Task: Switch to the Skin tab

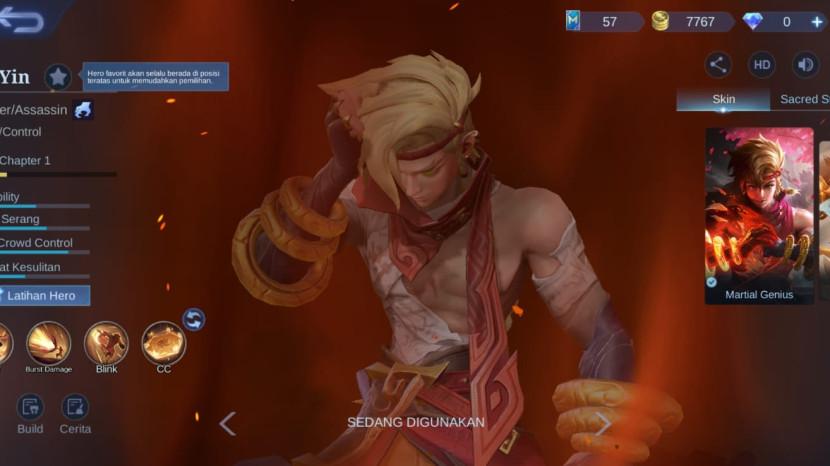Action: point(723,99)
